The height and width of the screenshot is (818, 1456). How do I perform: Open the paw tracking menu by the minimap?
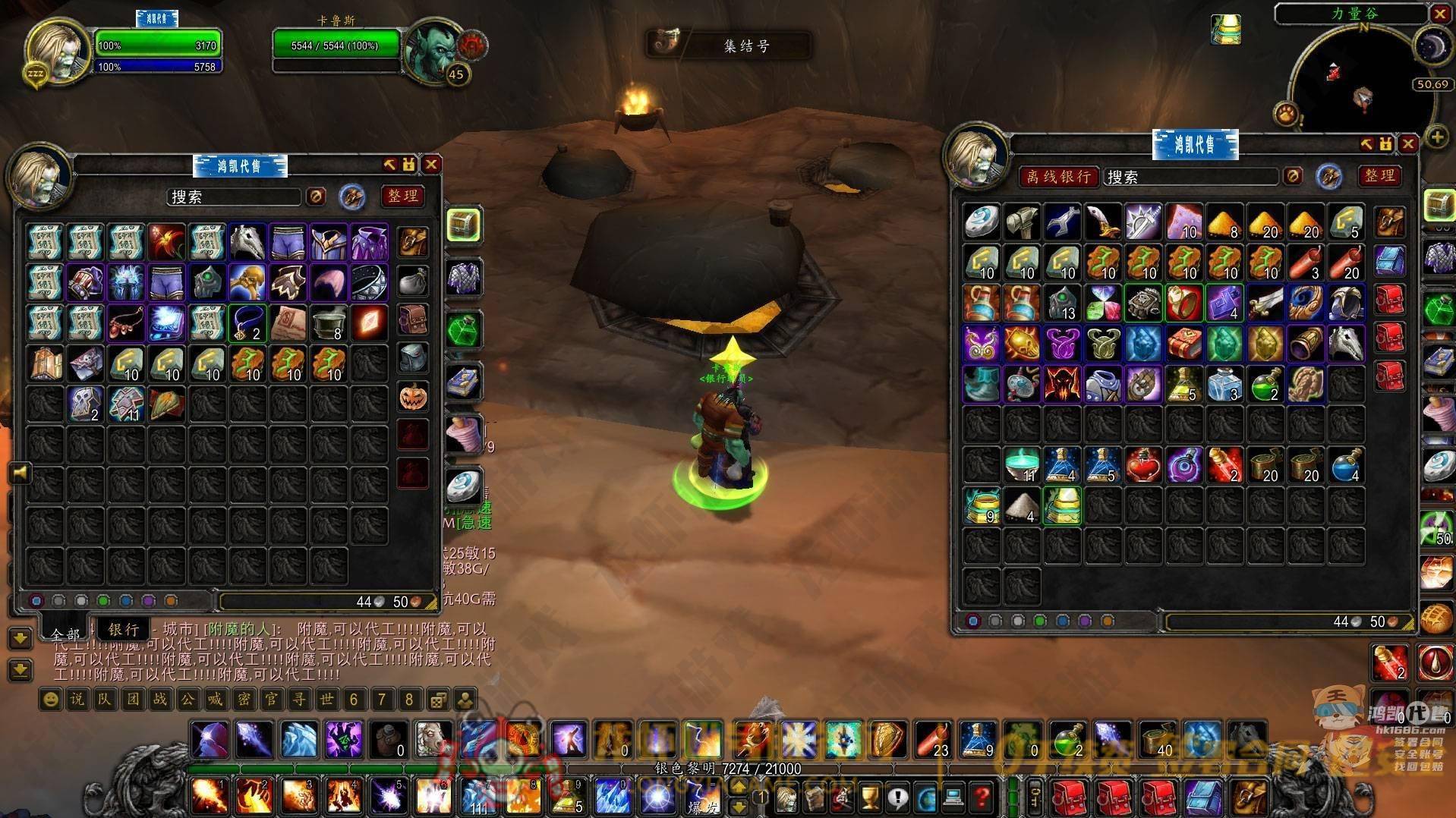(1286, 115)
